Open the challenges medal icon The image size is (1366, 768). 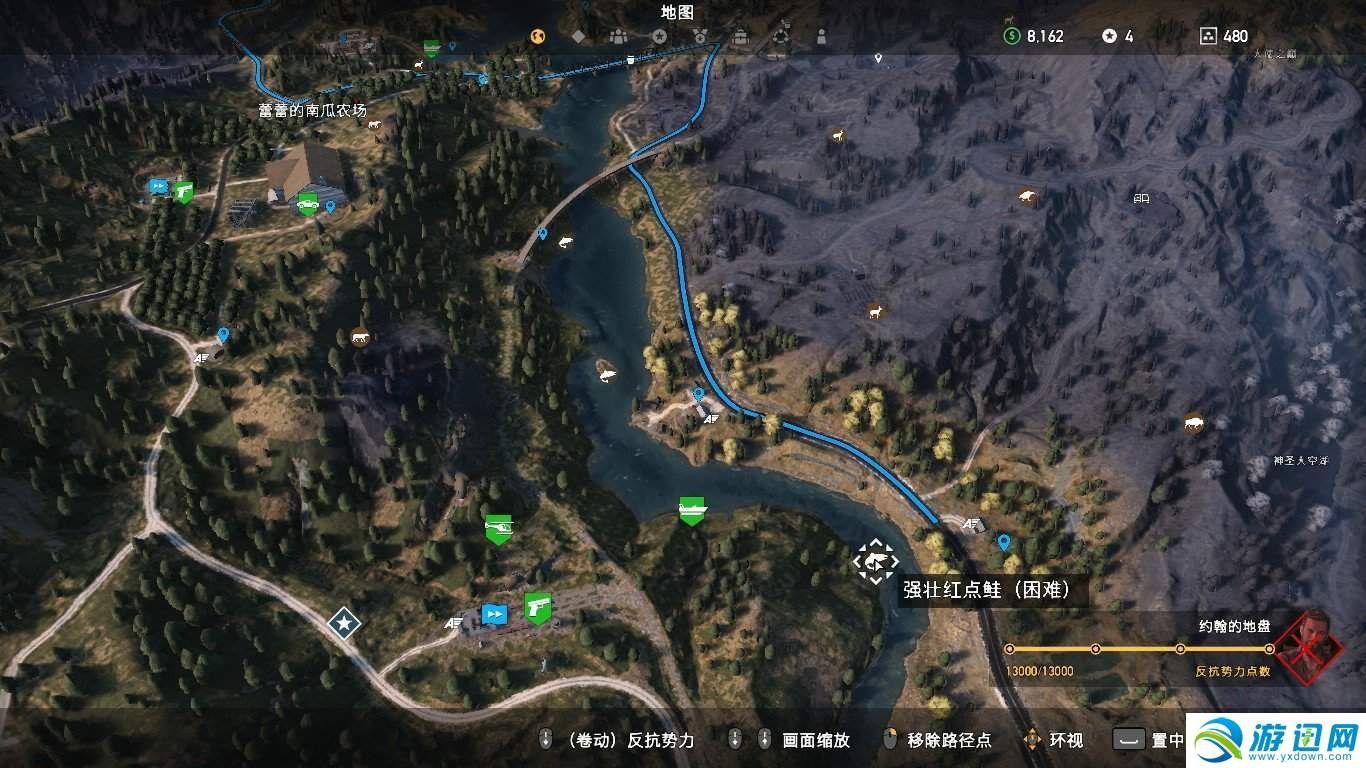coord(699,36)
